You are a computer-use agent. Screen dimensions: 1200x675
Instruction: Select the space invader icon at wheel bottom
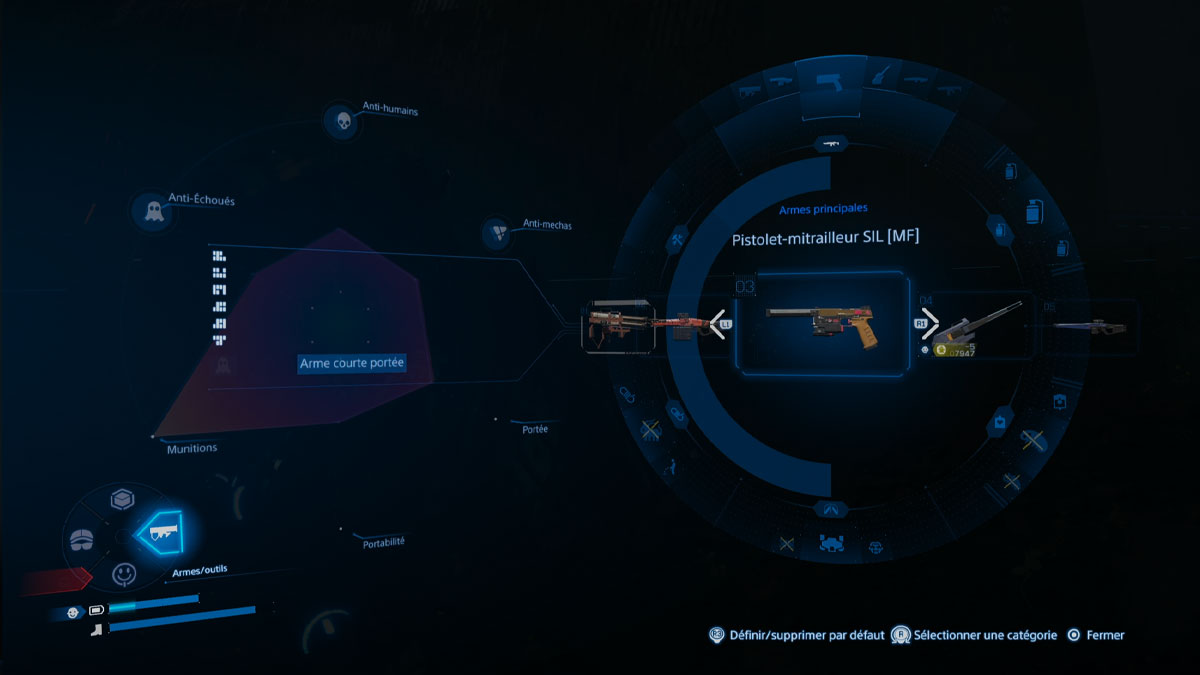(x=830, y=545)
